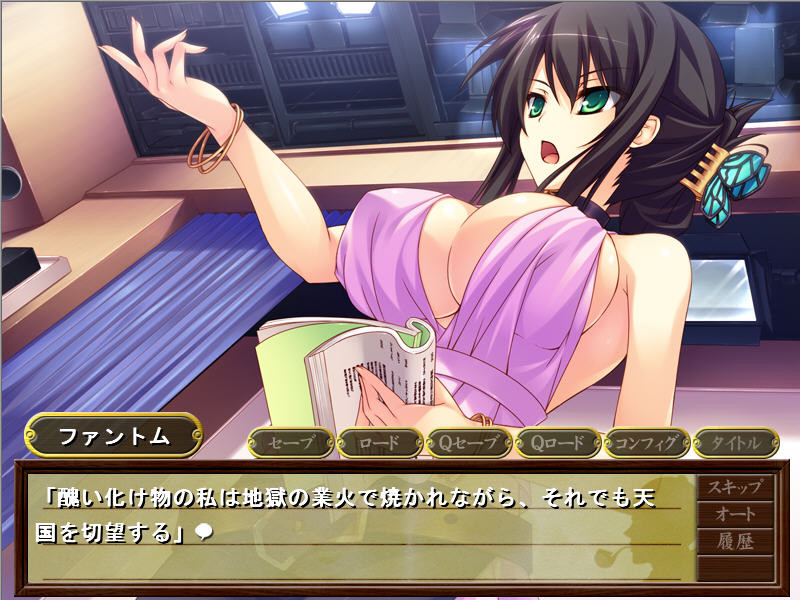Open the コンフィグ (Config) settings

point(646,442)
